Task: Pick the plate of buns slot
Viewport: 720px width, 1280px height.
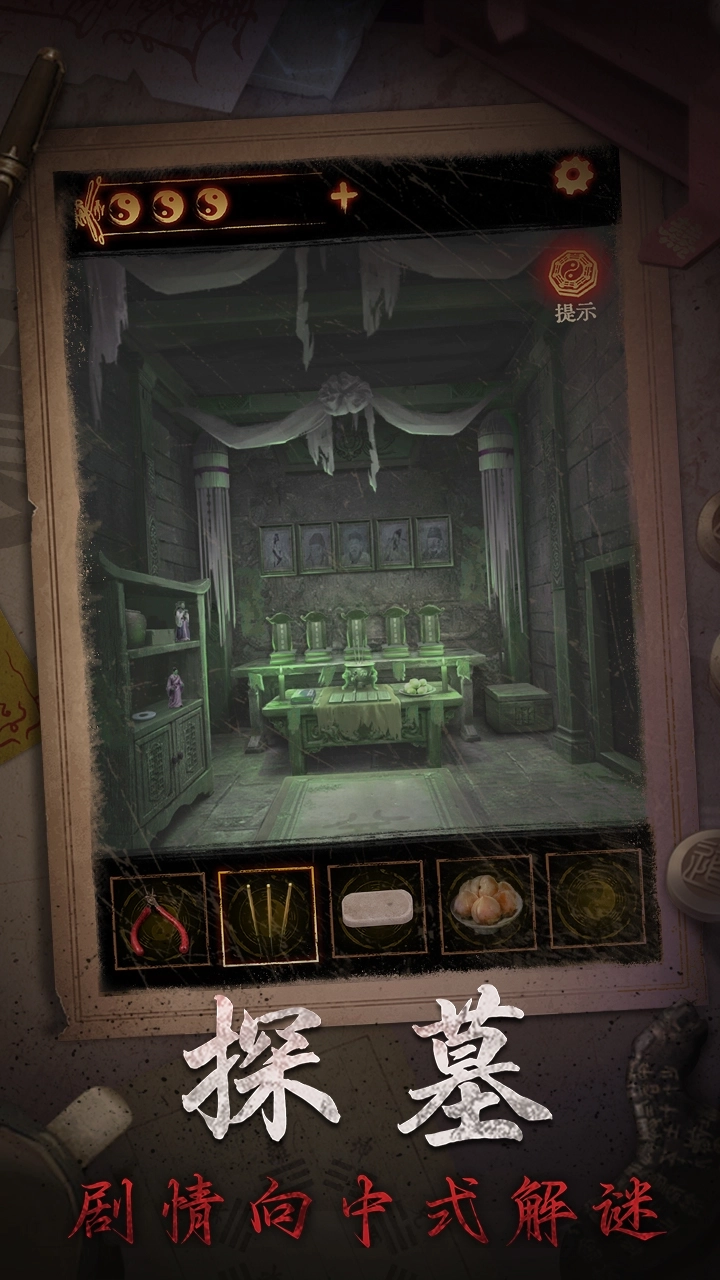Action: pyautogui.click(x=486, y=905)
